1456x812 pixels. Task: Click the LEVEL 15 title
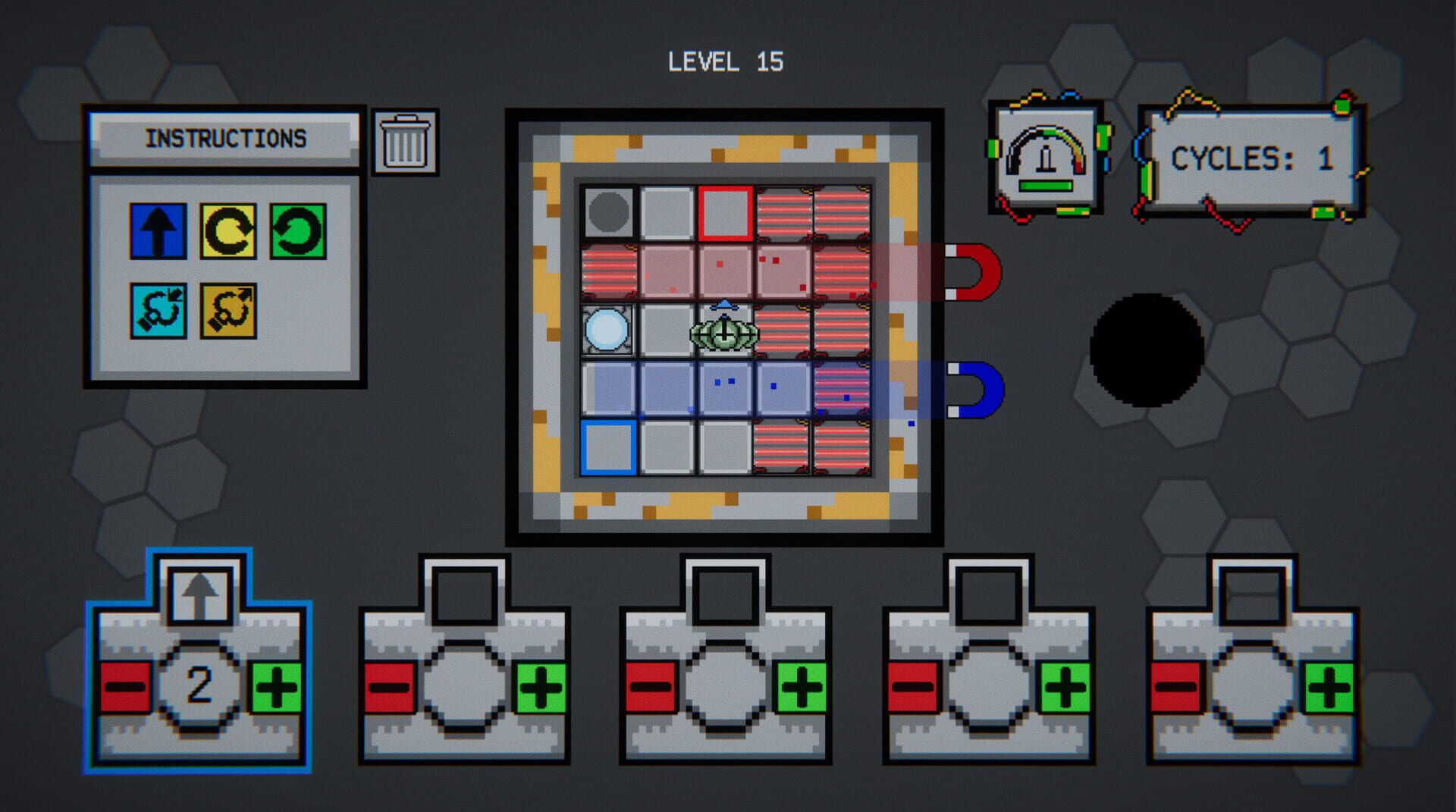click(x=726, y=61)
